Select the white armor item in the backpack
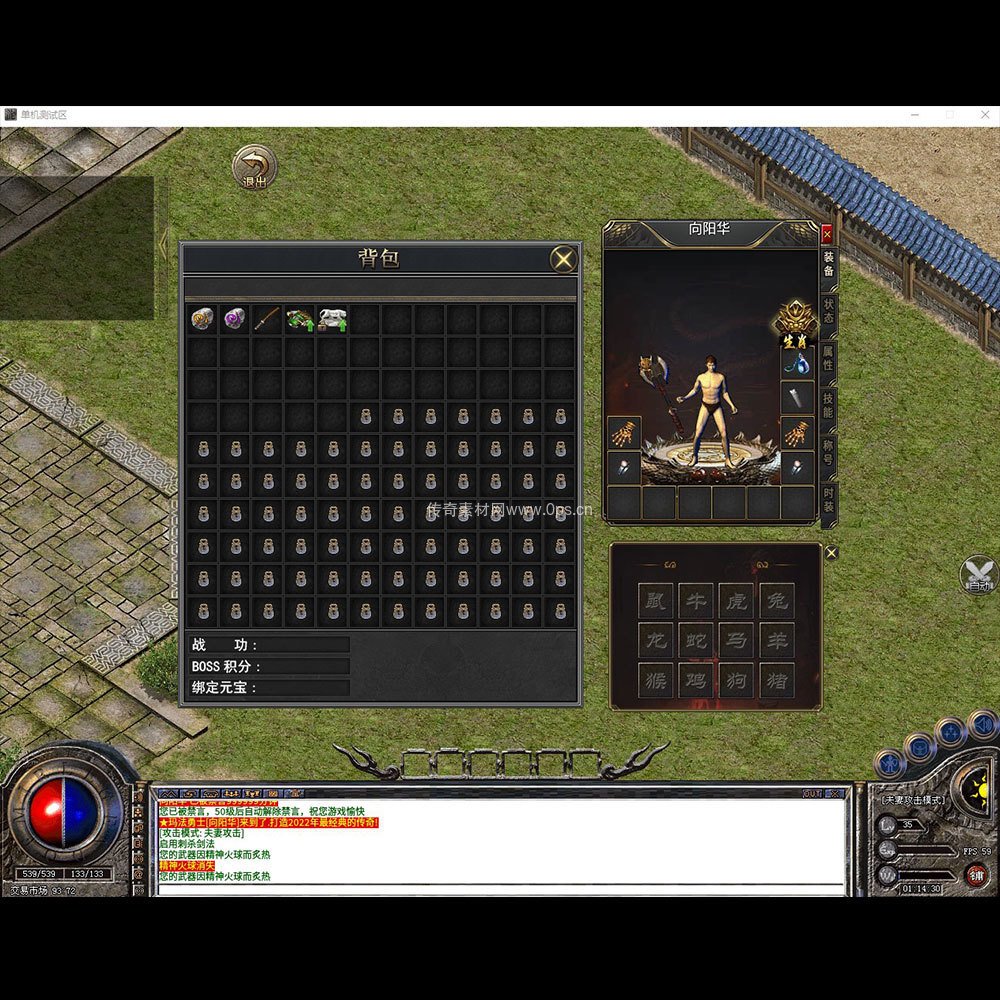Viewport: 1000px width, 1000px height. (x=332, y=319)
